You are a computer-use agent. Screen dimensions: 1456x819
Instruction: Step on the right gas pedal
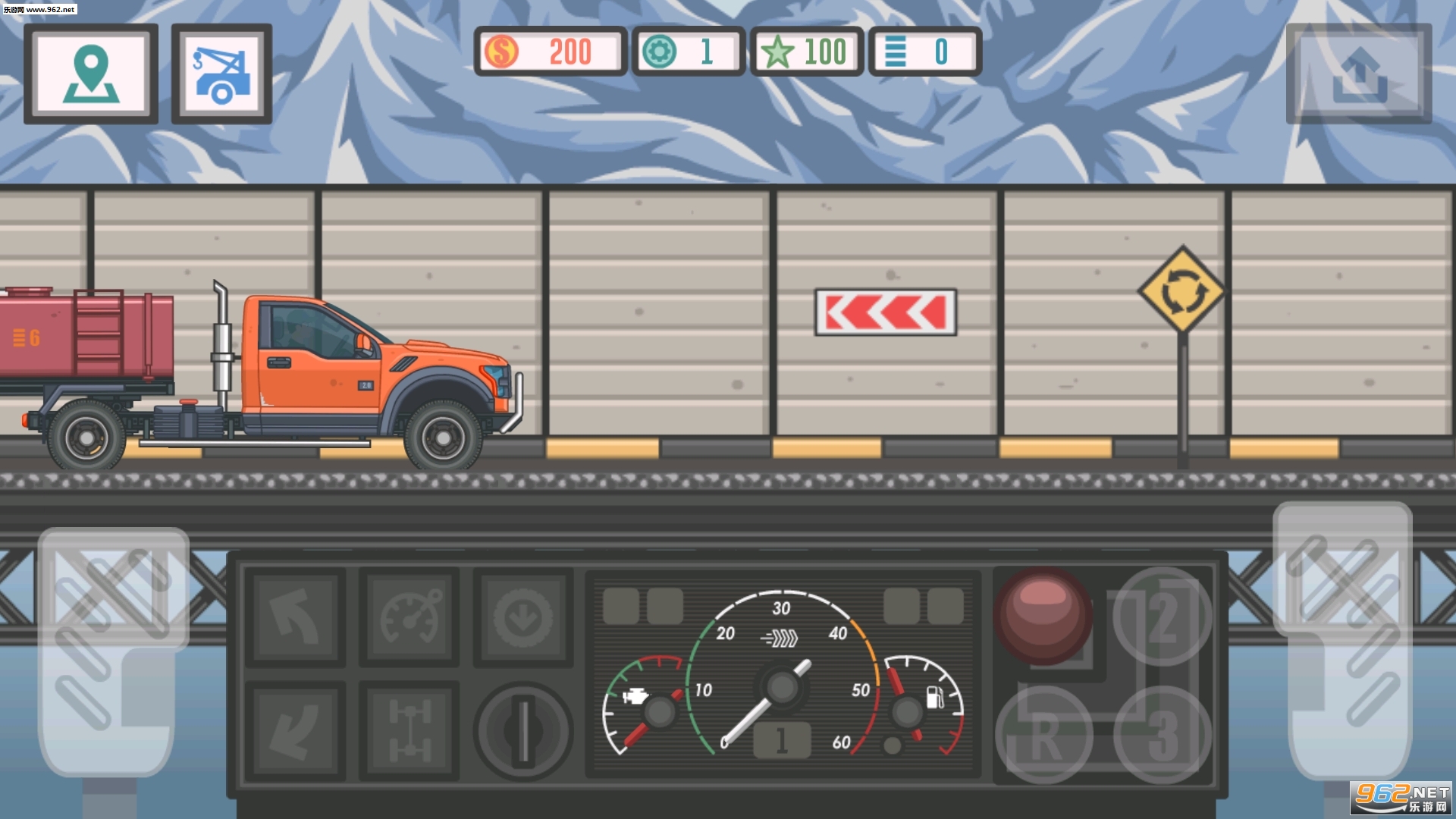1342,641
